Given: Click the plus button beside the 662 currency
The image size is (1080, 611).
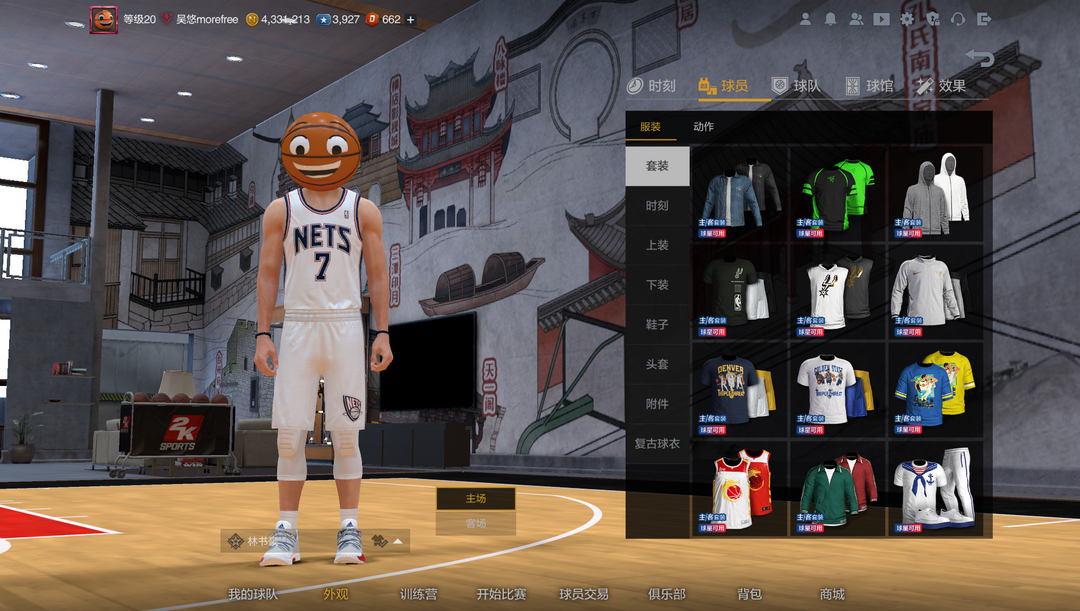Looking at the screenshot, I should click(411, 19).
